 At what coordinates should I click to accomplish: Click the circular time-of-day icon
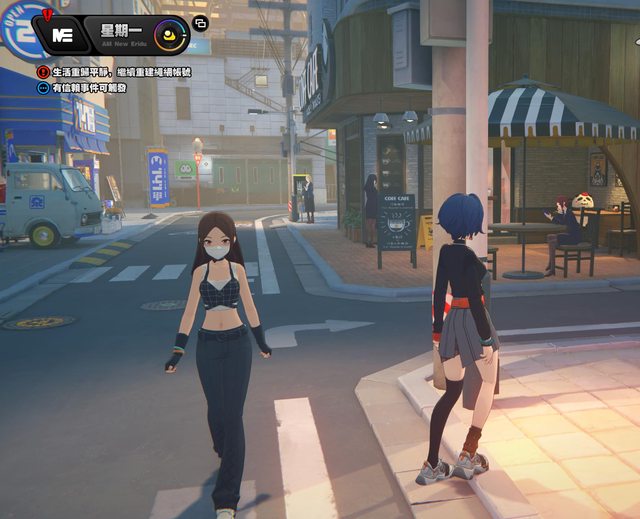(x=171, y=34)
